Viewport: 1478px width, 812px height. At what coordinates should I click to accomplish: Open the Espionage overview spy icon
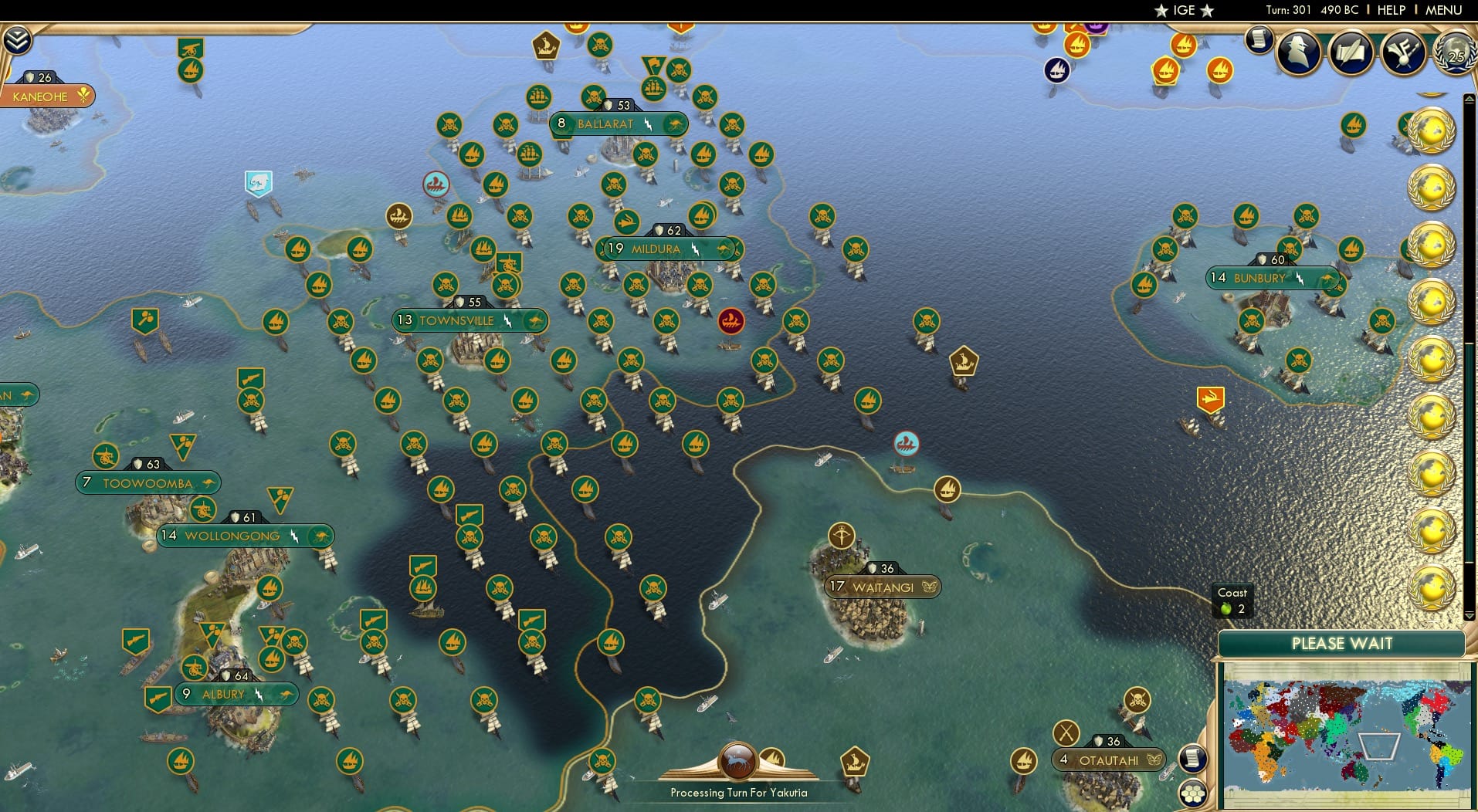[1297, 53]
